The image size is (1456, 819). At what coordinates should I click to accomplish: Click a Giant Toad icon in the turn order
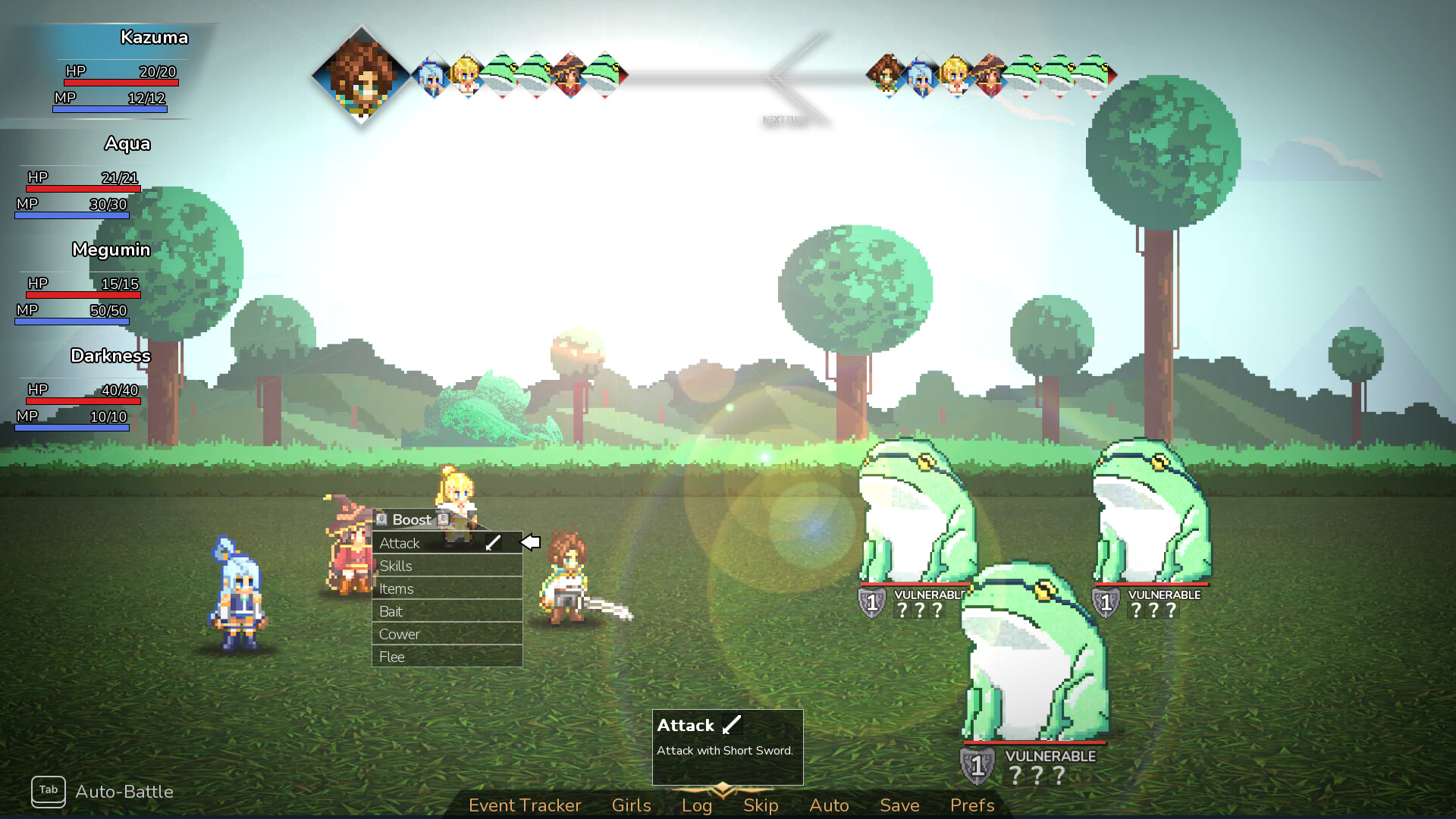tap(502, 76)
